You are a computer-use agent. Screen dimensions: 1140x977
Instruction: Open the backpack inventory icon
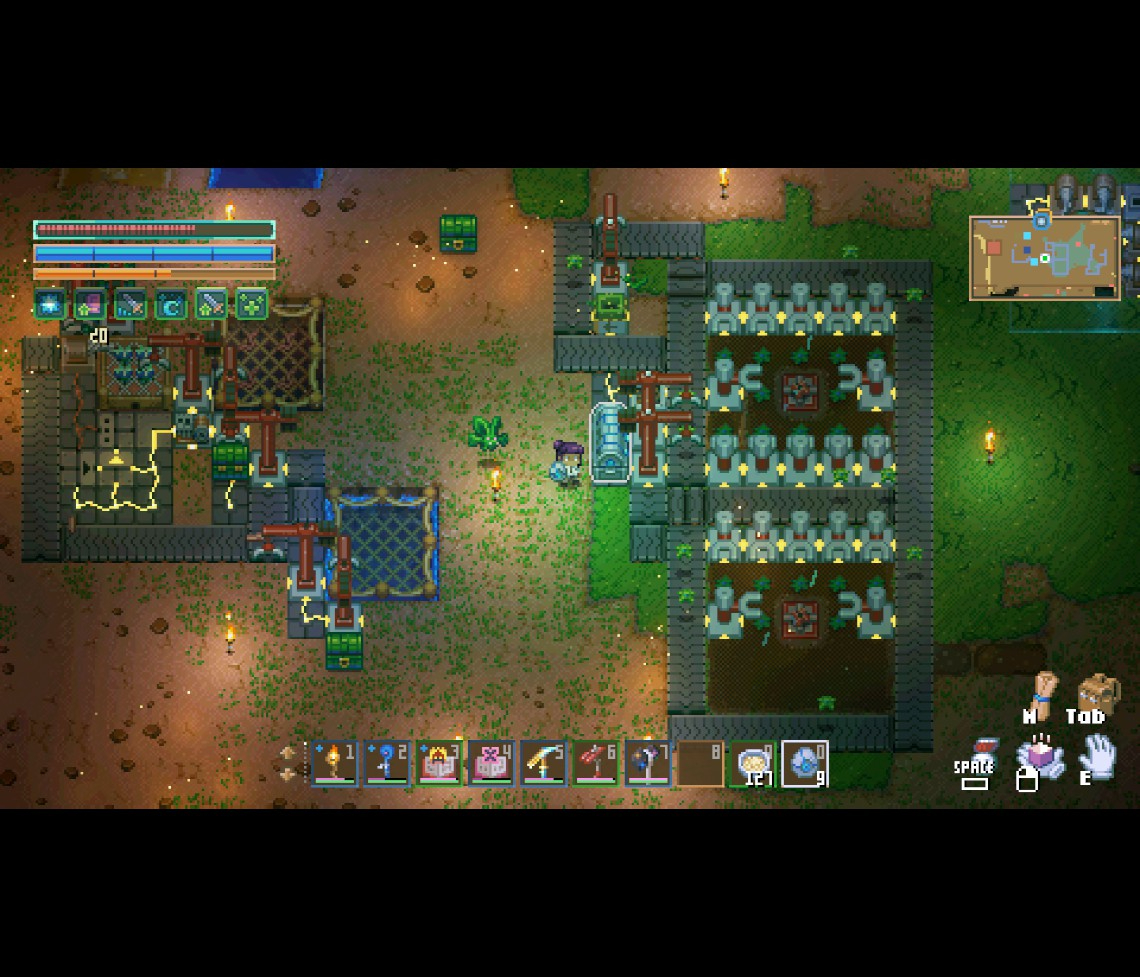[1097, 693]
